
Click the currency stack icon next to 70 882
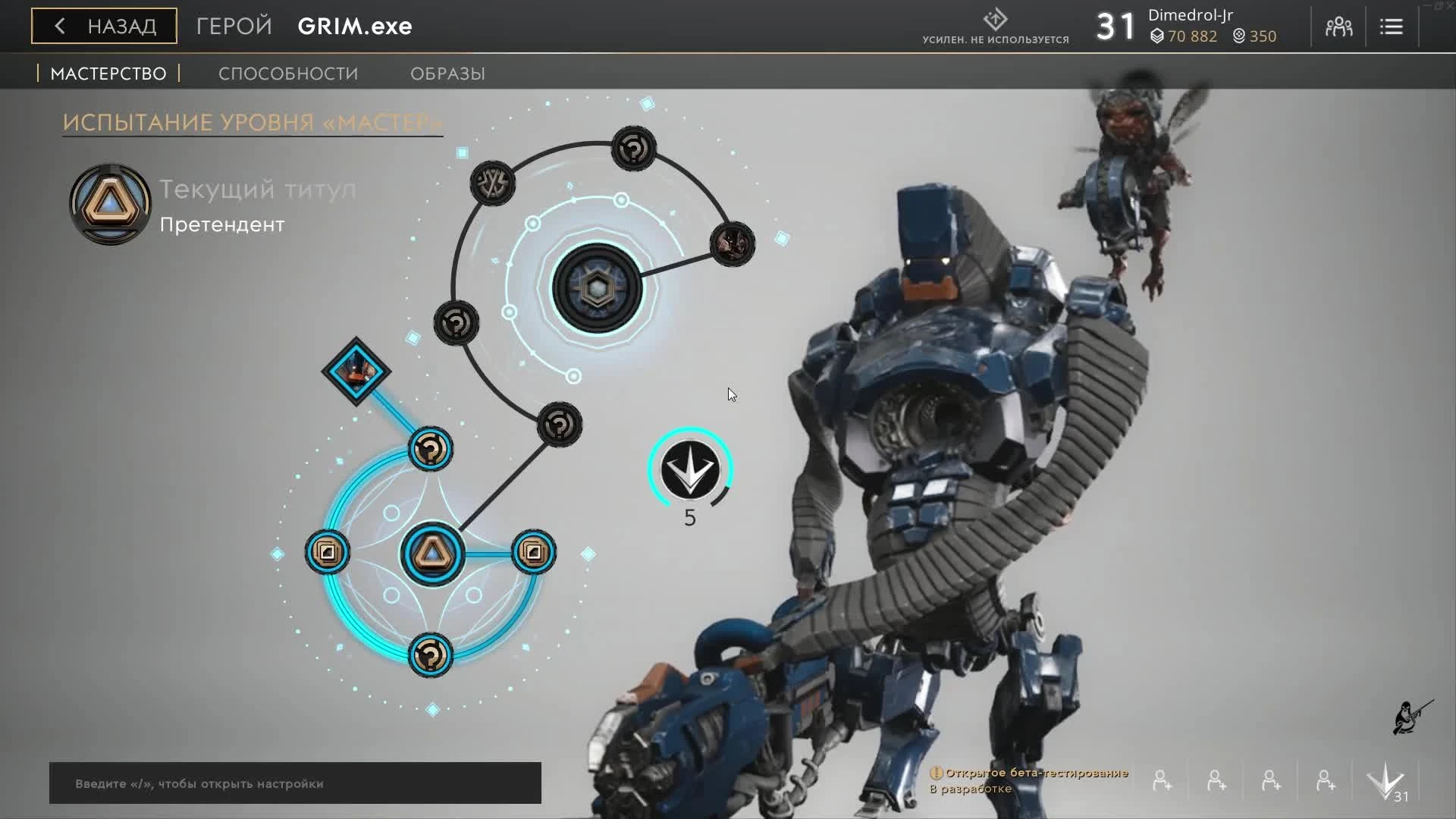pos(1157,36)
